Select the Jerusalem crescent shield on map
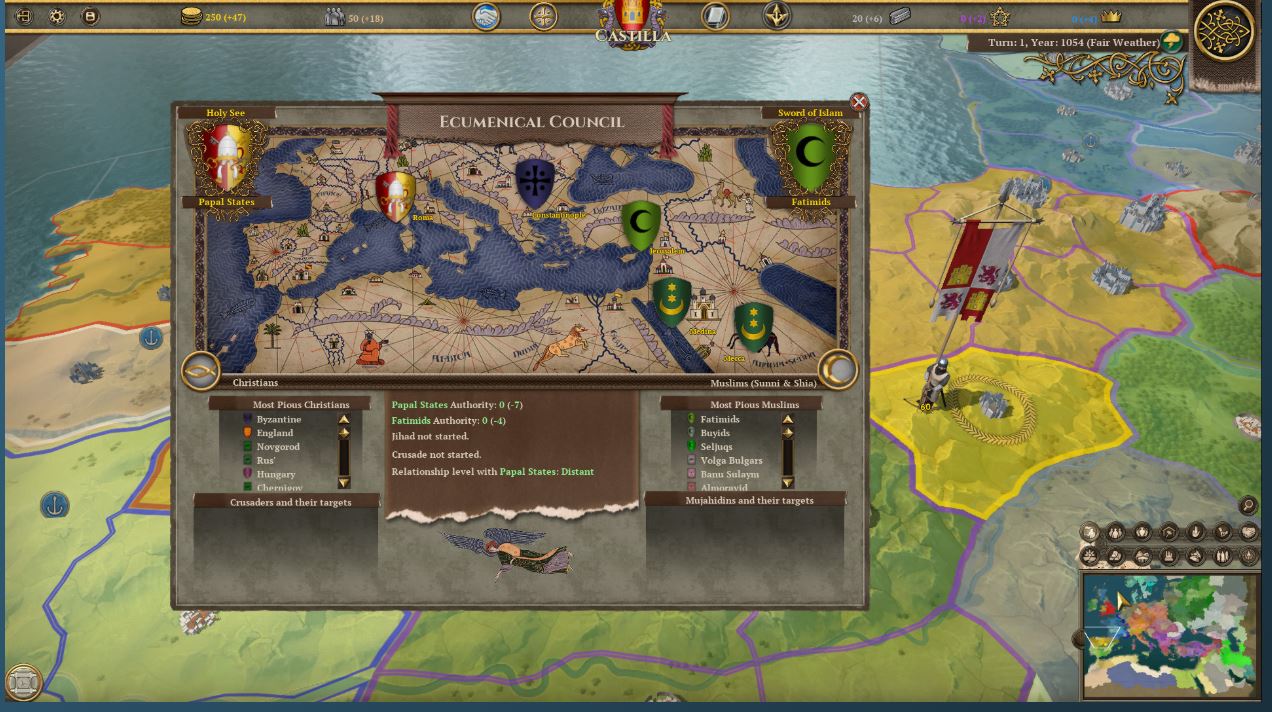This screenshot has height=712, width=1272. [x=641, y=224]
